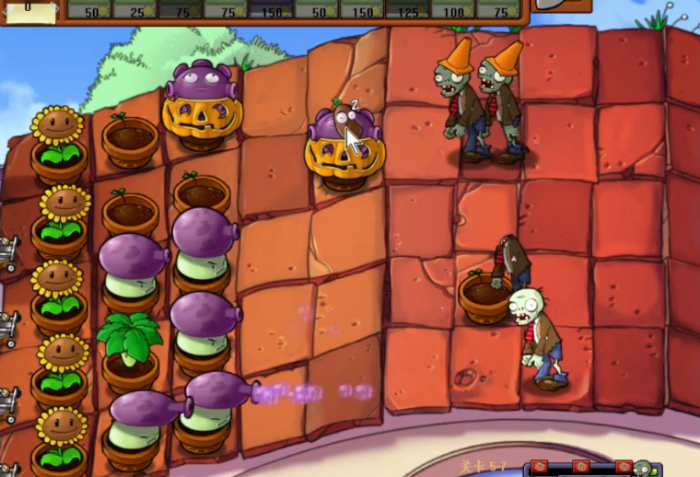Choose the 125-cost seed packet
This screenshot has height=477, width=700.
point(408,9)
